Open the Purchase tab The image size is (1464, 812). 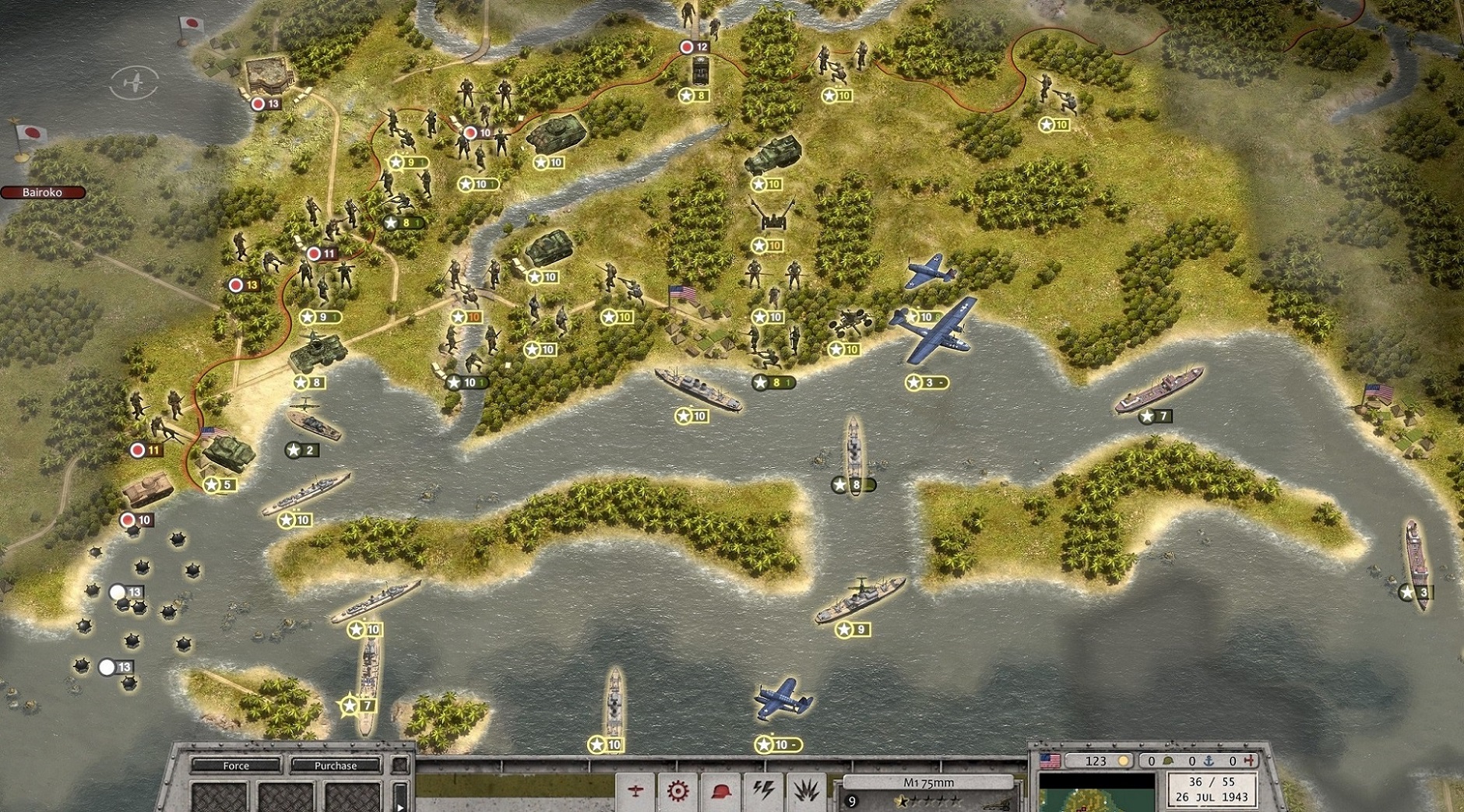(x=336, y=766)
